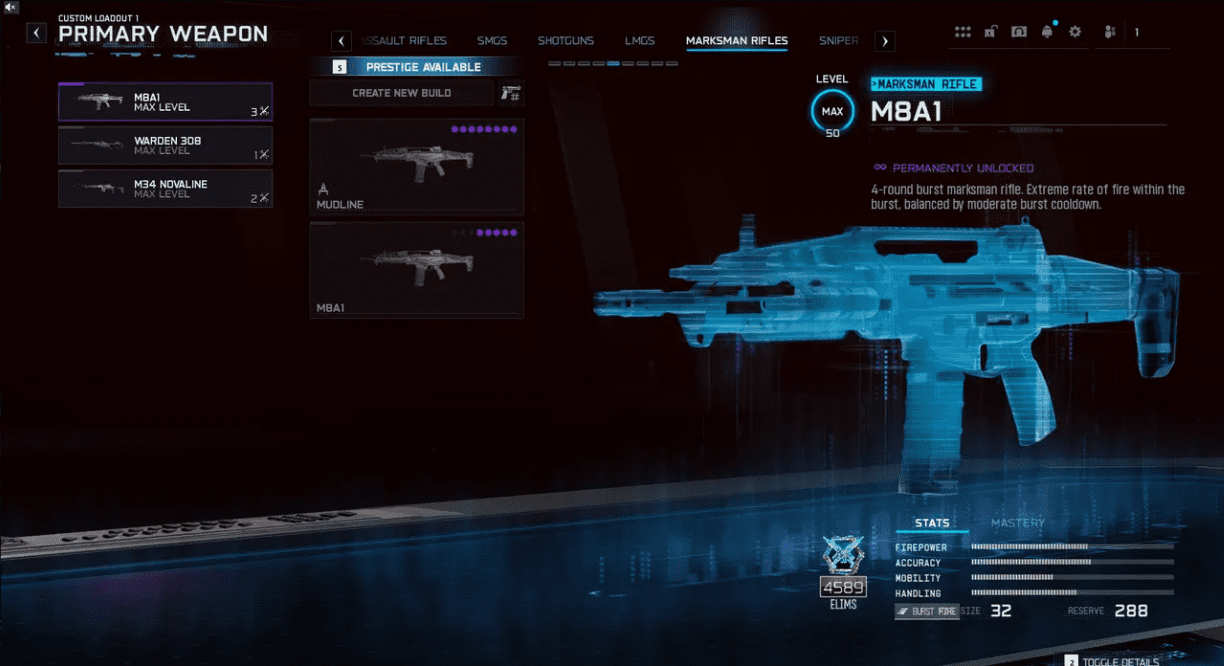Viewport: 1224px width, 666px height.
Task: Switch to the SMGs tab
Action: tap(492, 41)
